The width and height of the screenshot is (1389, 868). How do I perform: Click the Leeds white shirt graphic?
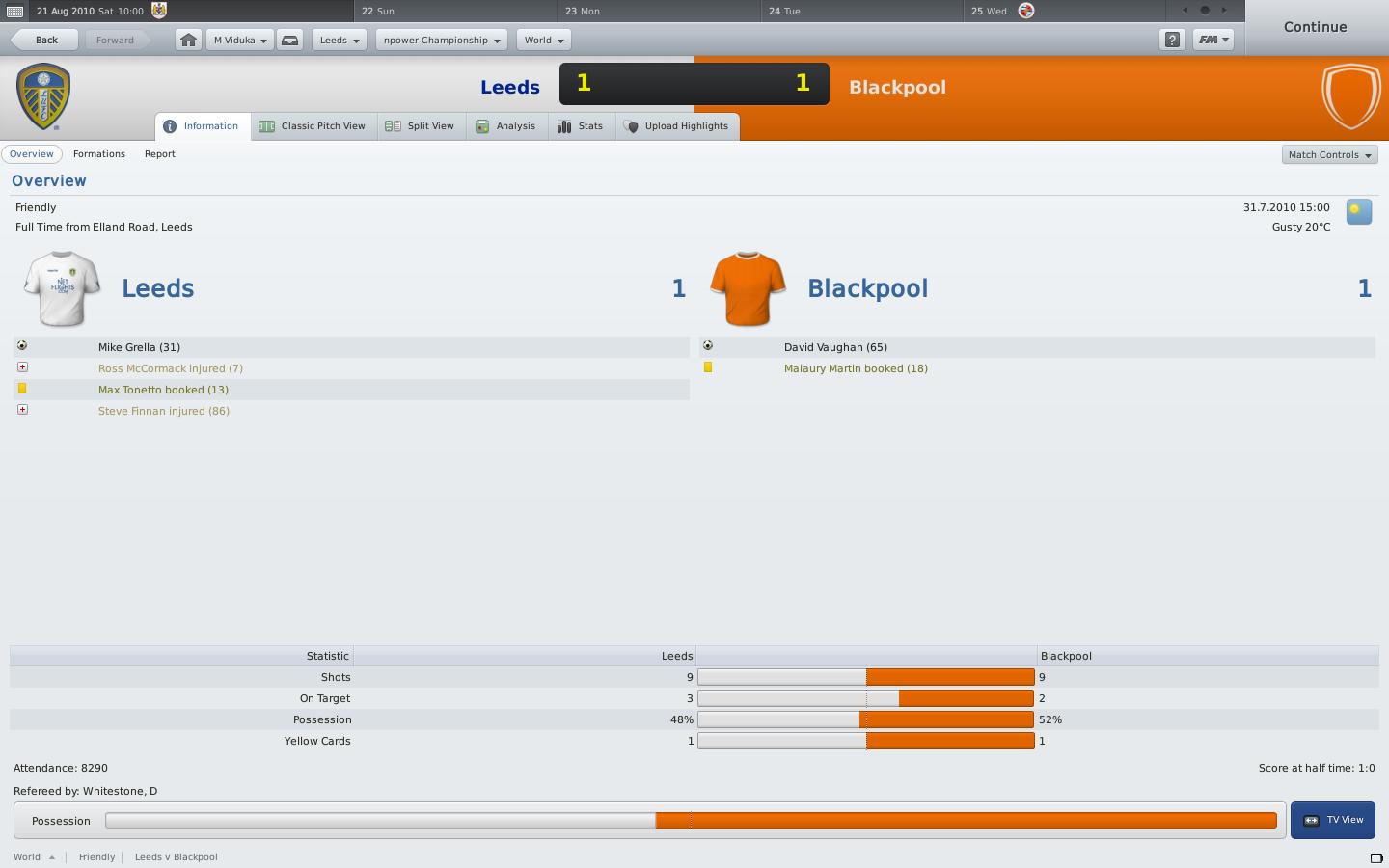tap(61, 288)
